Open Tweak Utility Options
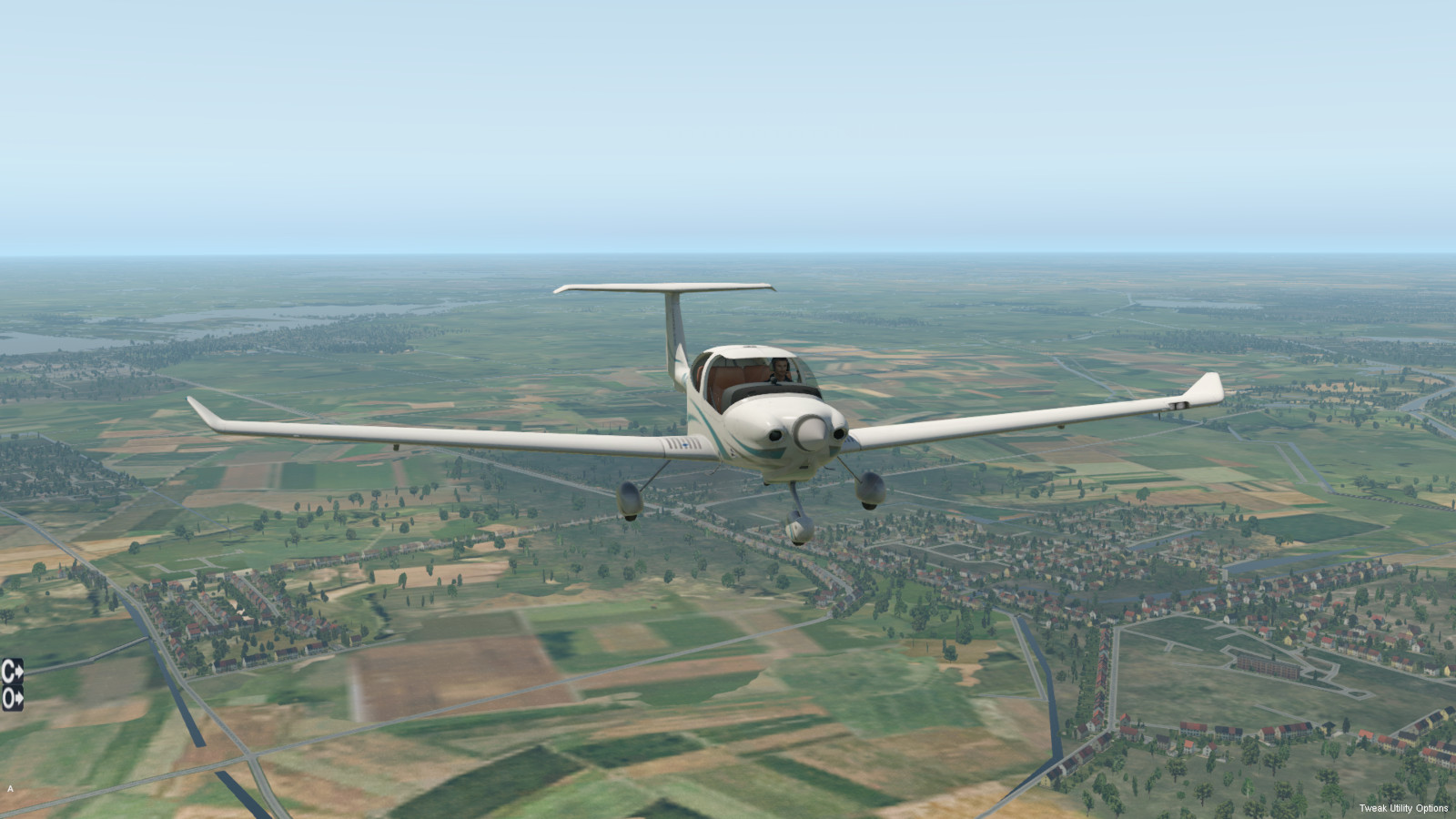This screenshot has width=1456, height=819. 1403,808
